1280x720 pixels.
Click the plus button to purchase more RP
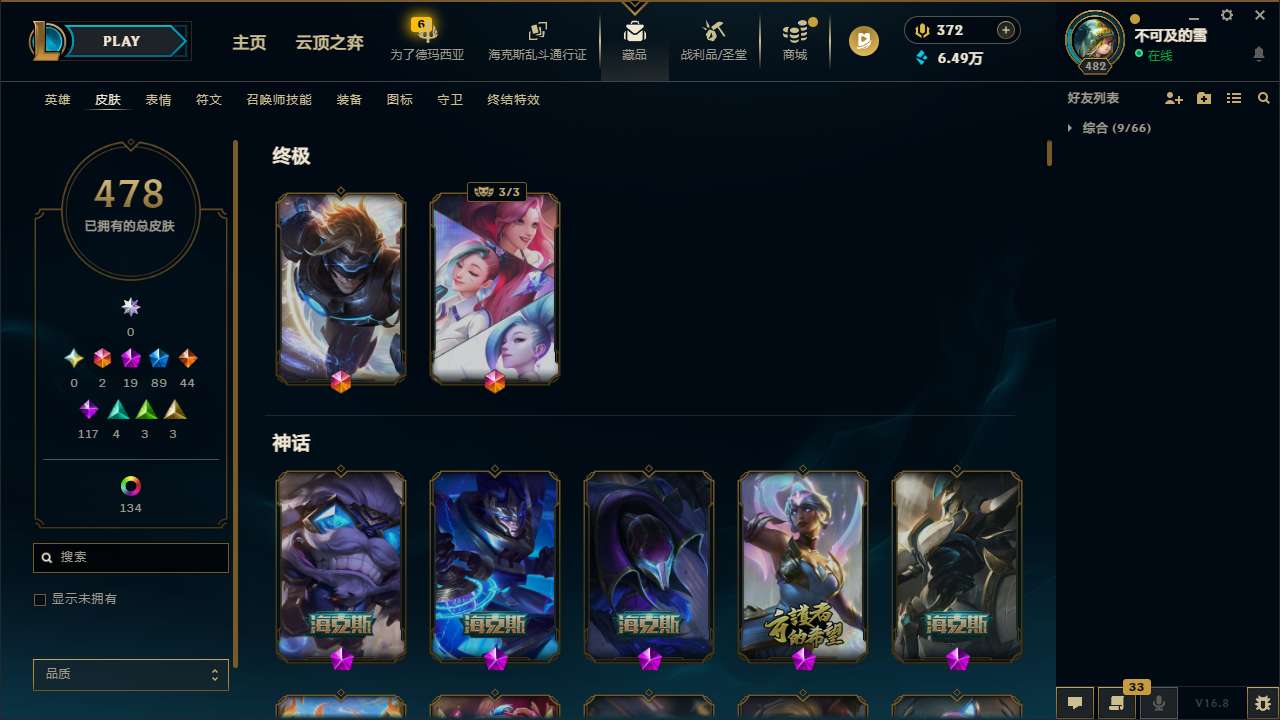click(1004, 30)
